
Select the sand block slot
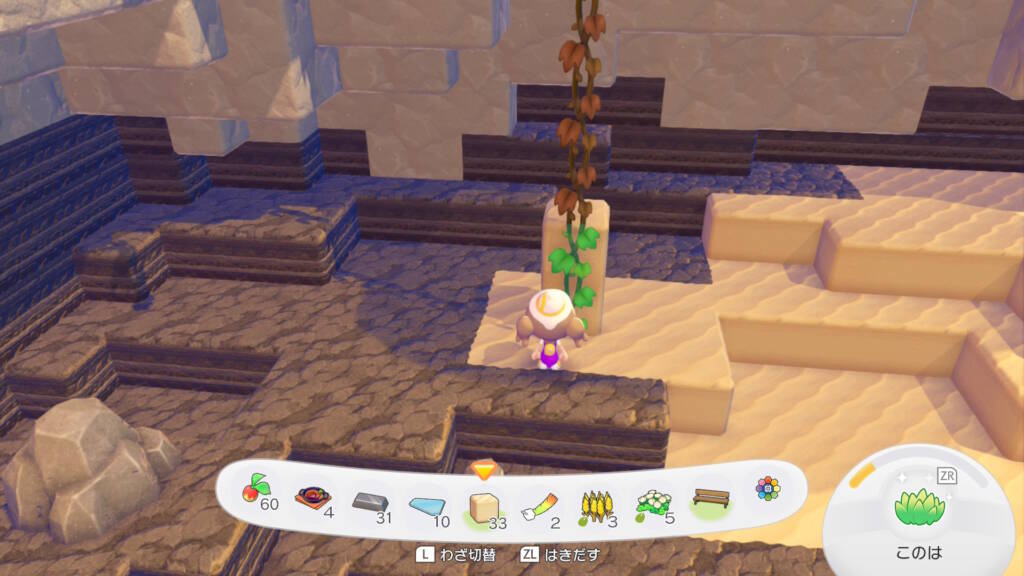(485, 508)
